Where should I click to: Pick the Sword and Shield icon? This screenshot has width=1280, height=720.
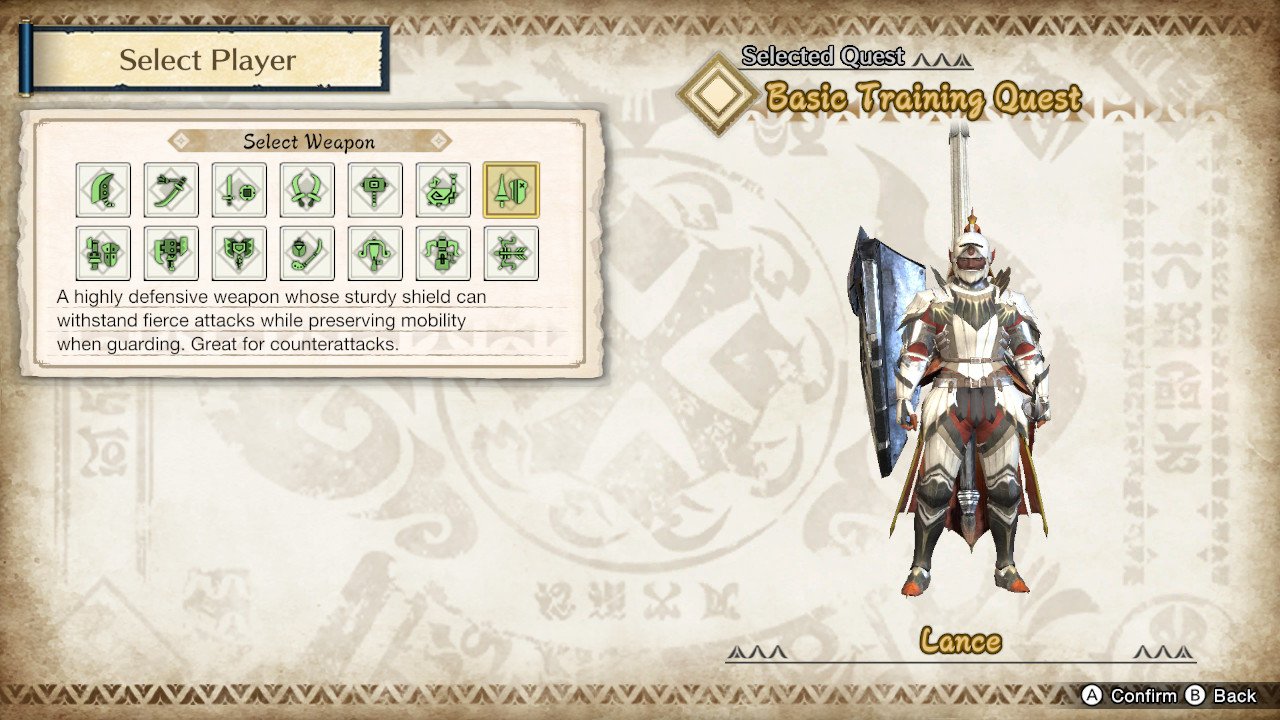pos(239,190)
